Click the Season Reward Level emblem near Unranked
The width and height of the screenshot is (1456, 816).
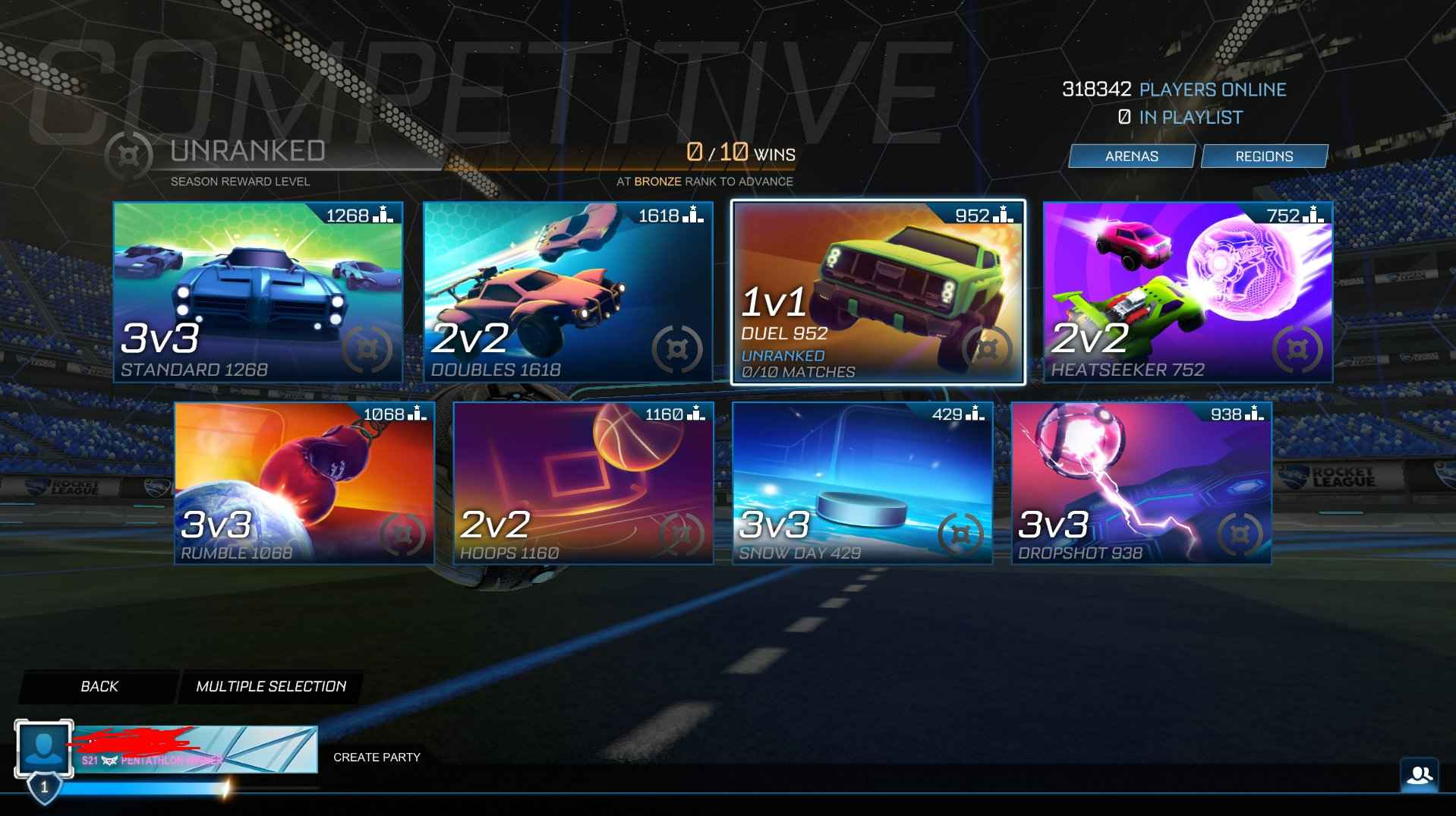point(129,155)
